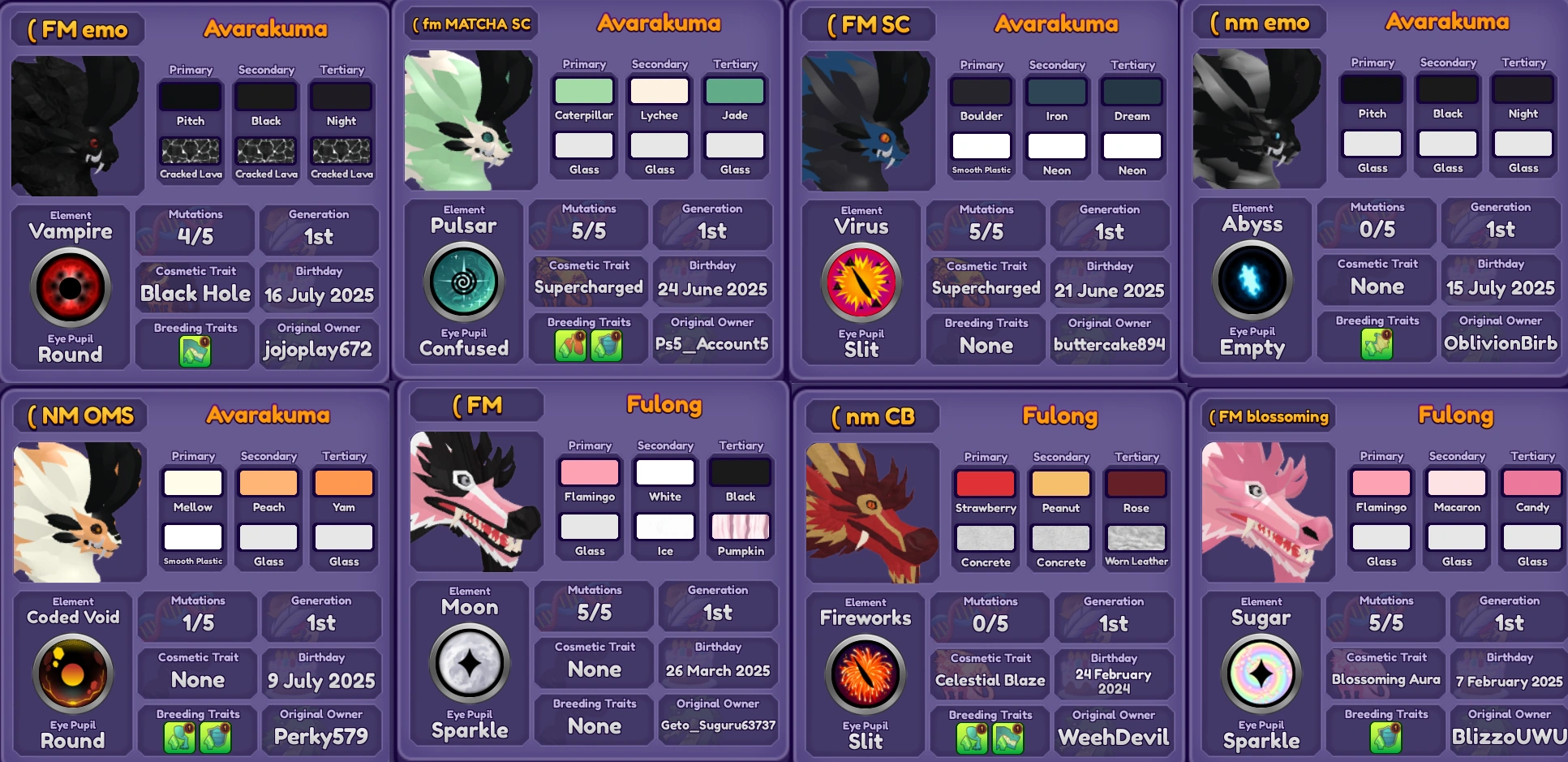Screen dimensions: 1568x762
Task: Open the FM emo name tag
Action: (x=77, y=28)
